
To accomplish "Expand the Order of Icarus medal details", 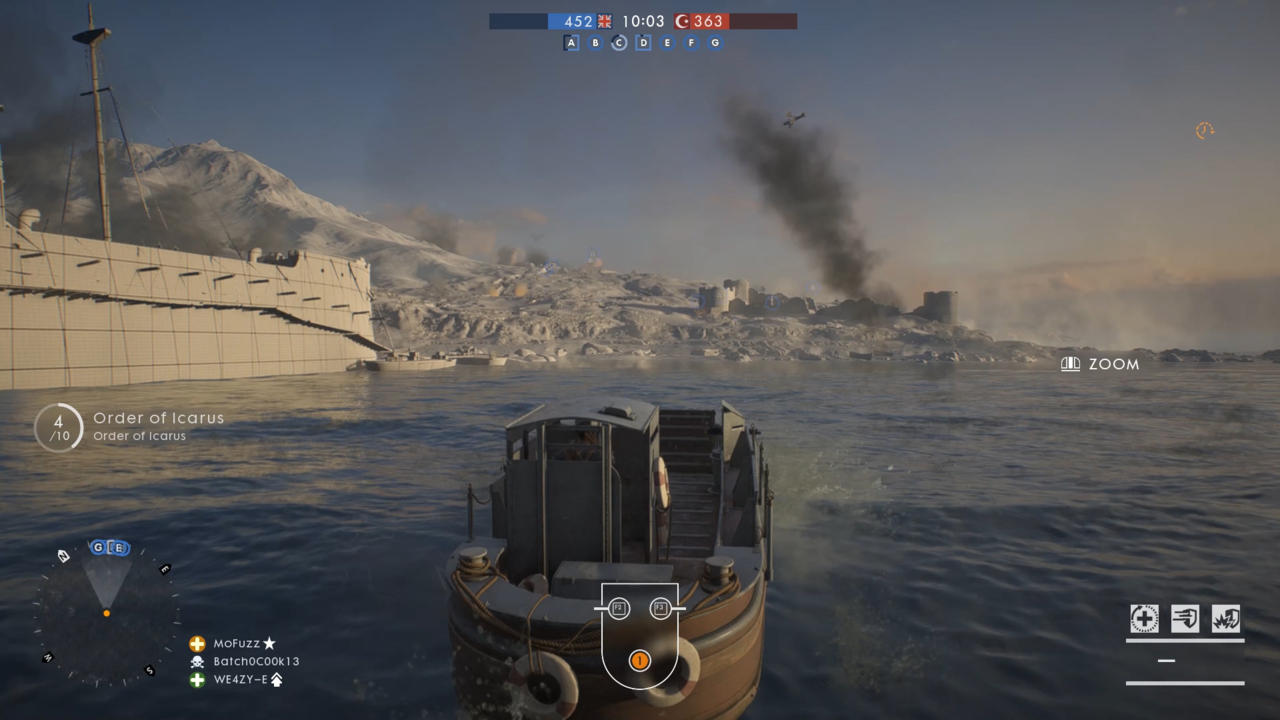I will pos(58,427).
